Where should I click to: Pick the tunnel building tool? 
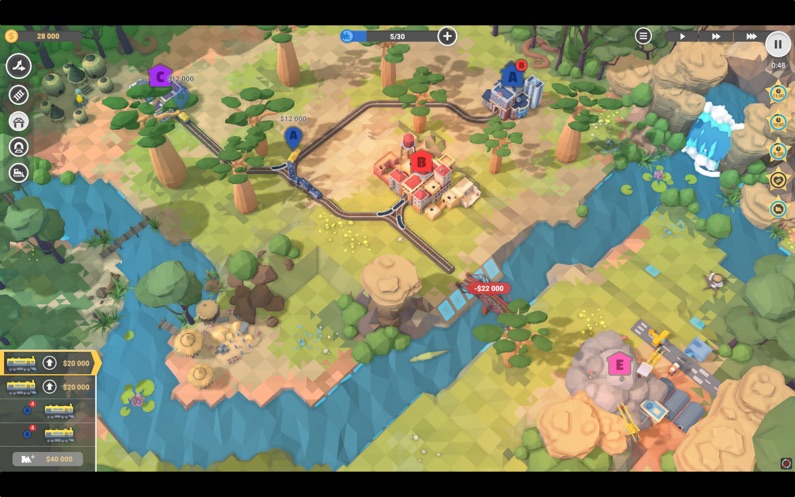(x=18, y=147)
